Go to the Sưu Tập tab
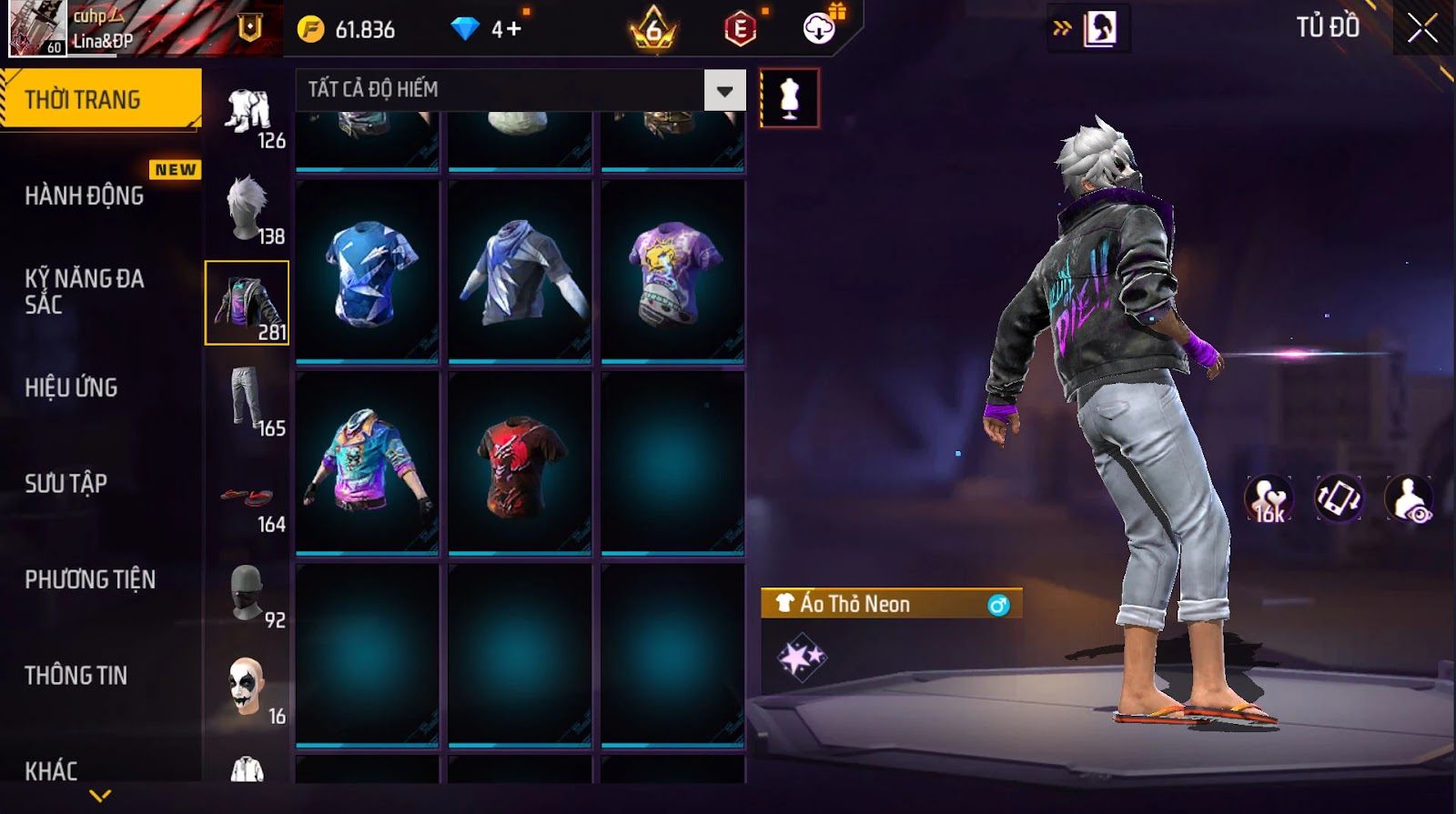Image resolution: width=1456 pixels, height=814 pixels. click(x=66, y=483)
